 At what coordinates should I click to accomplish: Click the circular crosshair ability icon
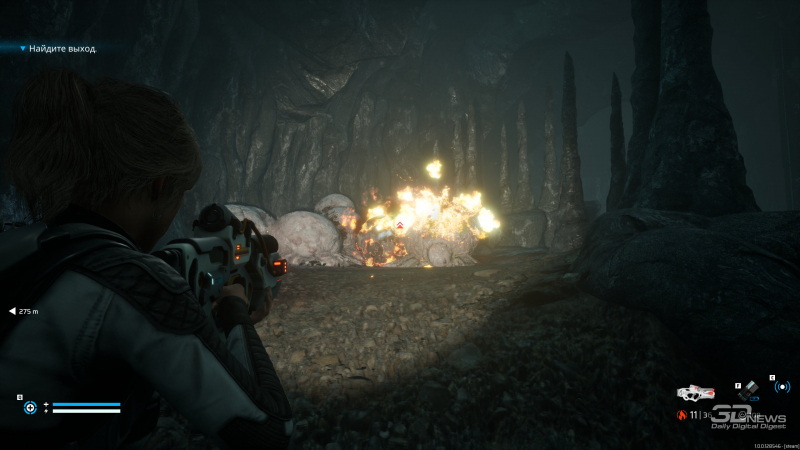tap(30, 407)
